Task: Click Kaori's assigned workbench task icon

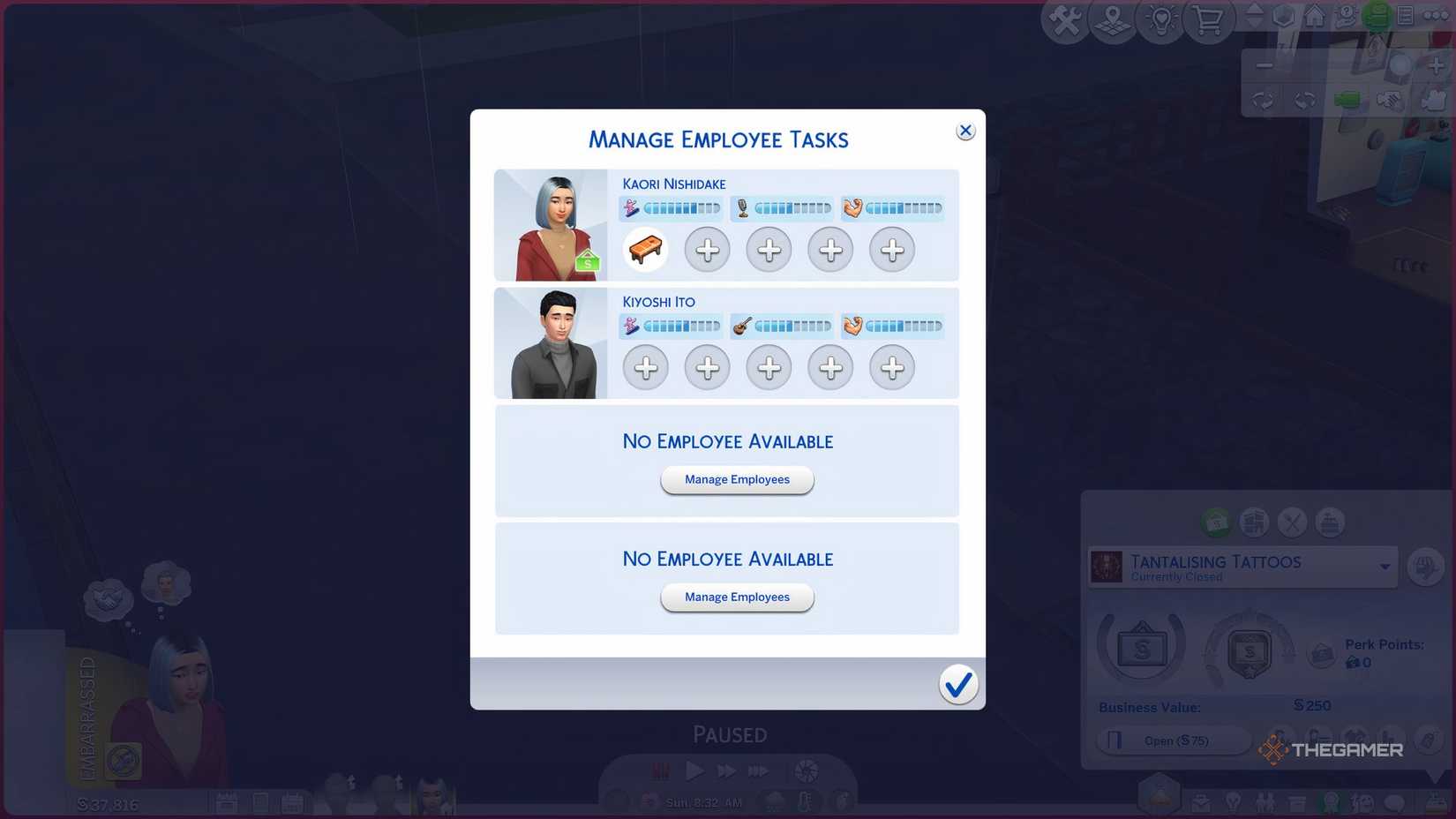Action: click(645, 250)
